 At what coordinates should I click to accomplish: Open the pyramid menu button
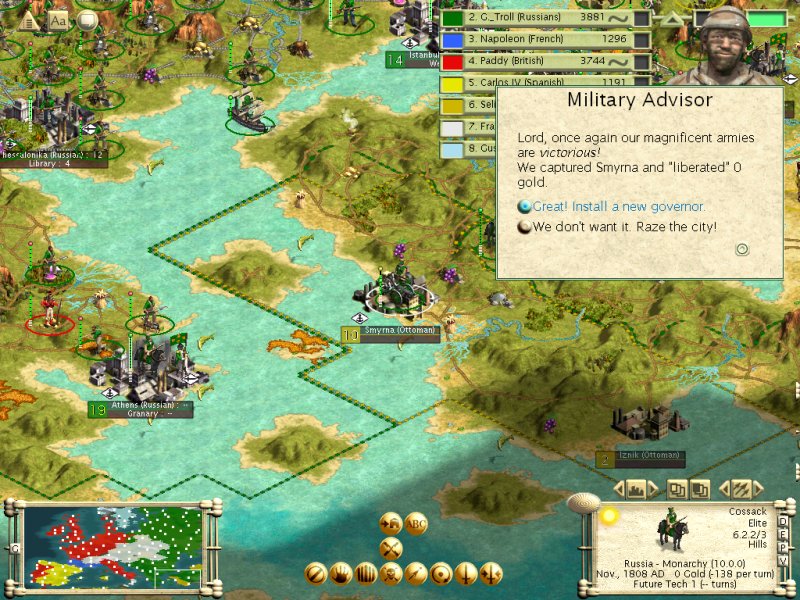point(29,20)
